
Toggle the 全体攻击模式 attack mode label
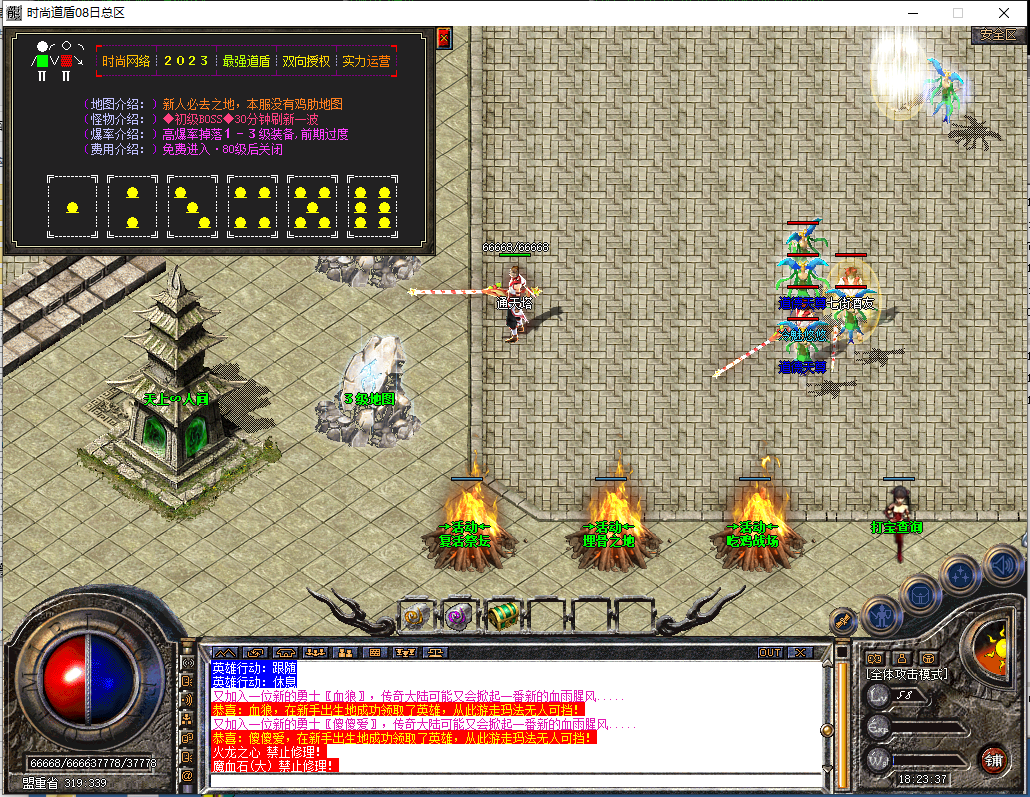click(x=907, y=674)
